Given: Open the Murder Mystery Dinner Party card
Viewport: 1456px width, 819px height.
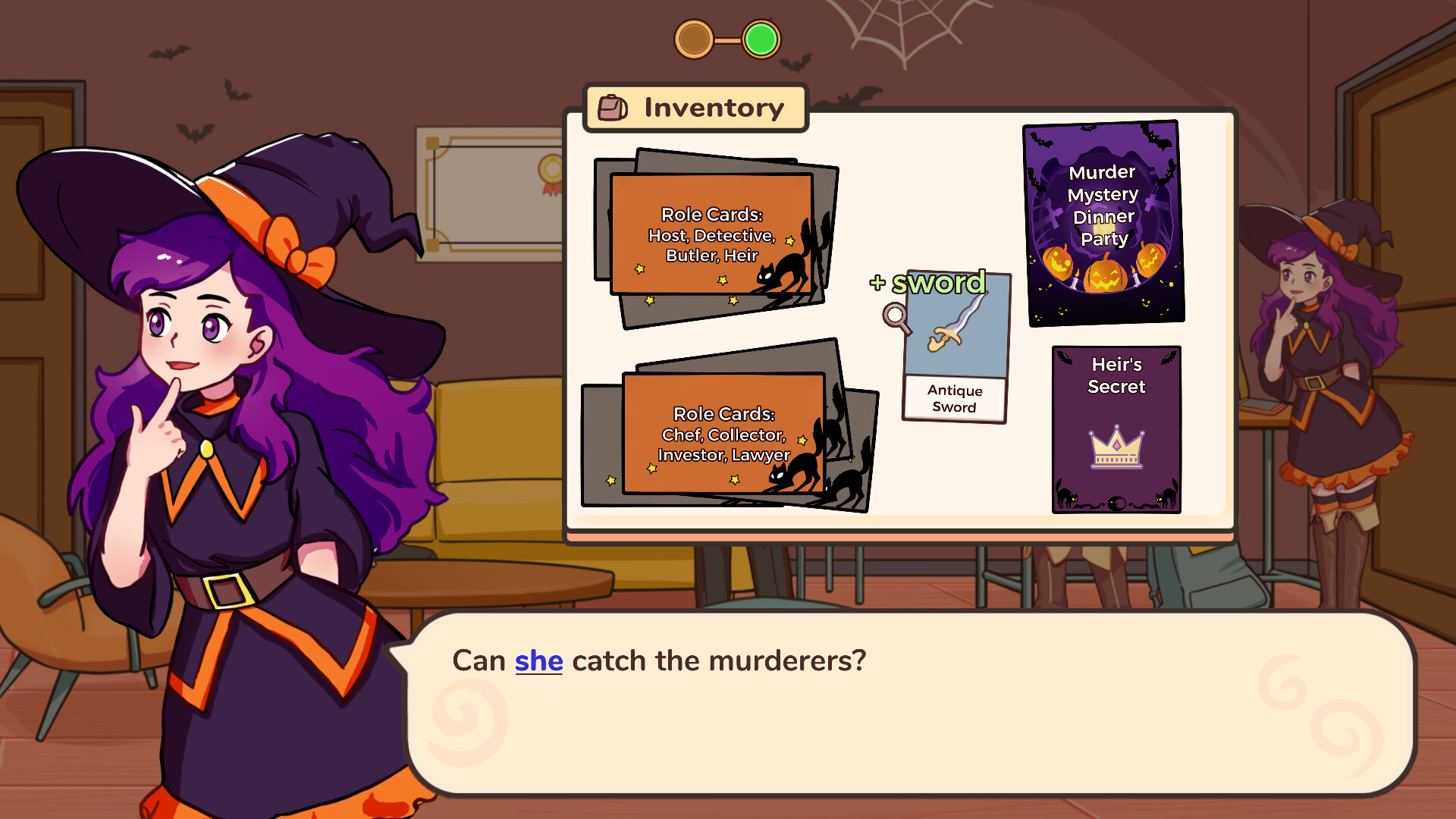Looking at the screenshot, I should click(1101, 222).
